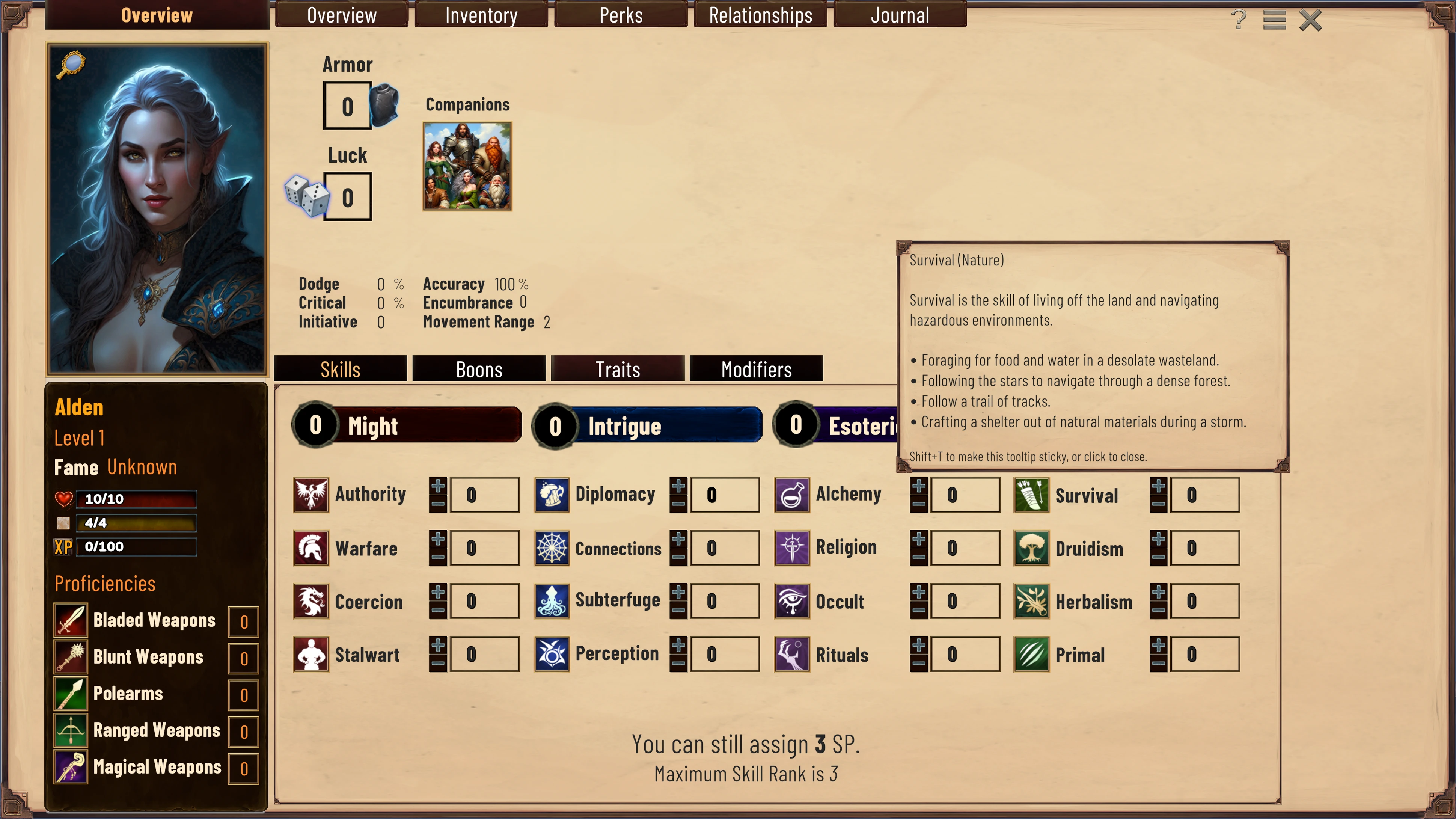Close the character sheet window

tap(1310, 20)
